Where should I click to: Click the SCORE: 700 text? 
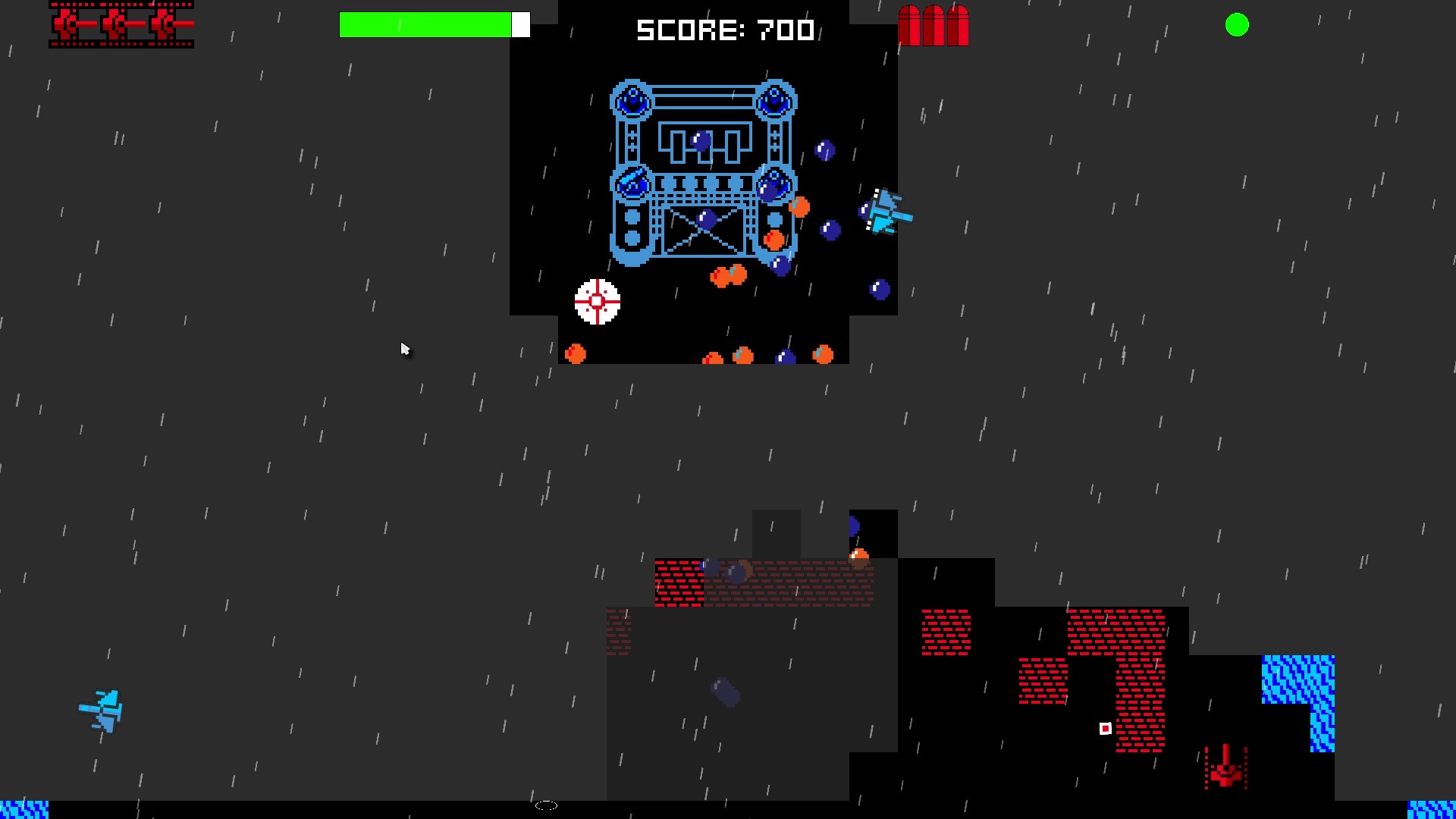click(726, 30)
